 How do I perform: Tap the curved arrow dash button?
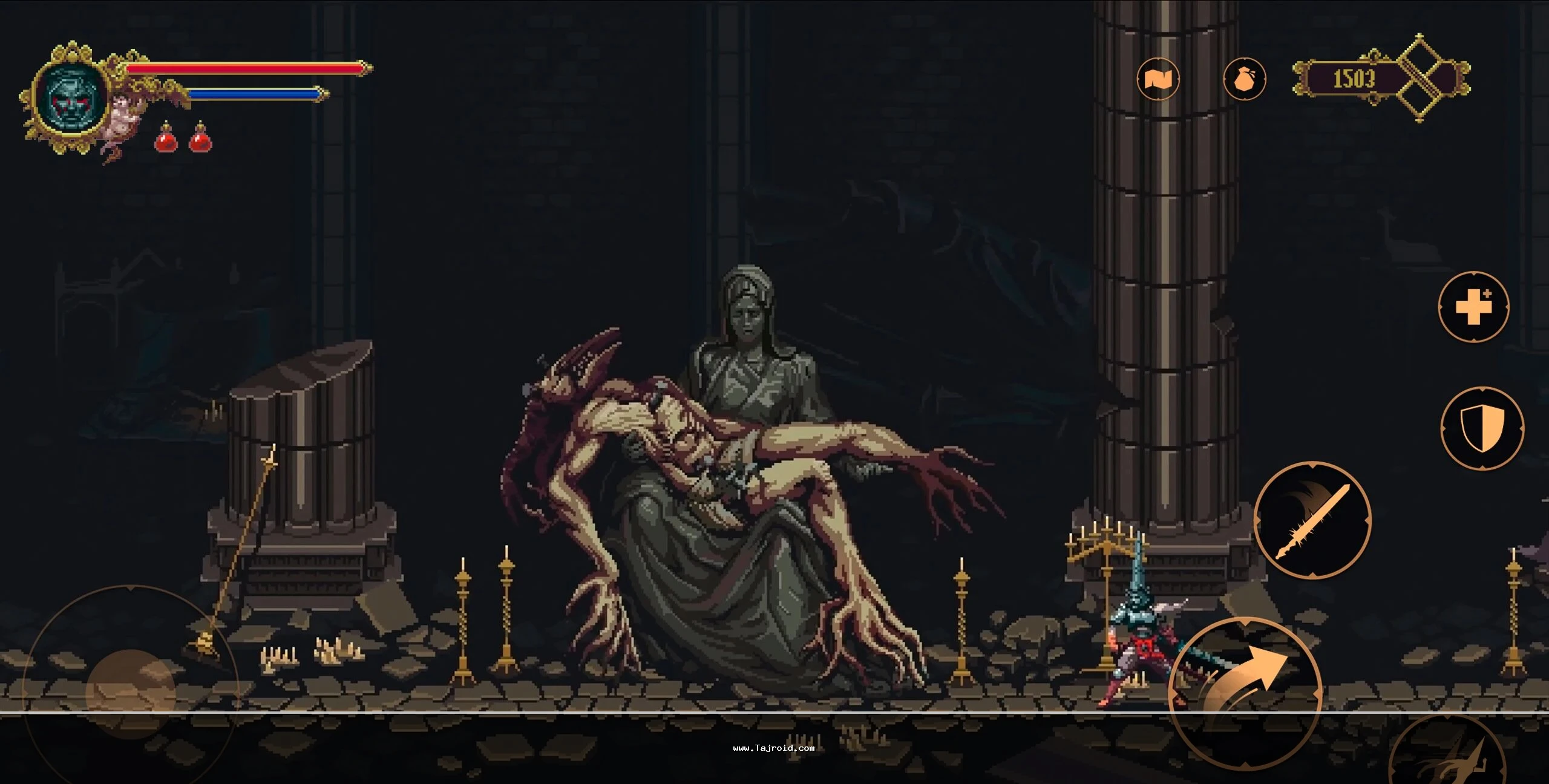coord(1244,692)
